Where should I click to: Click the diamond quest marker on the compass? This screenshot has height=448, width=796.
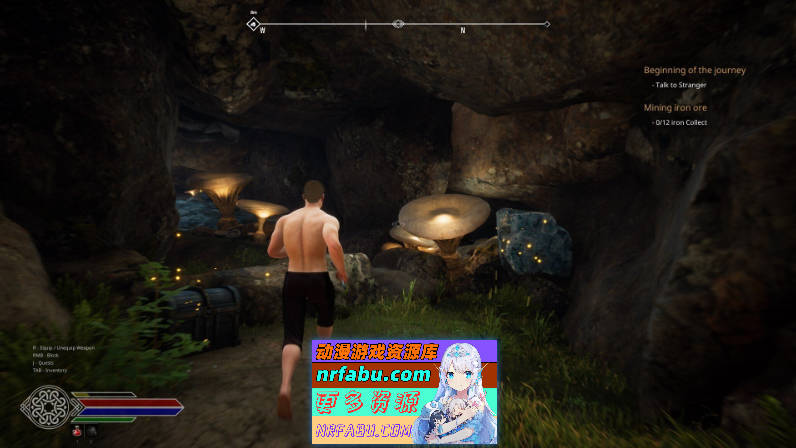[x=254, y=23]
